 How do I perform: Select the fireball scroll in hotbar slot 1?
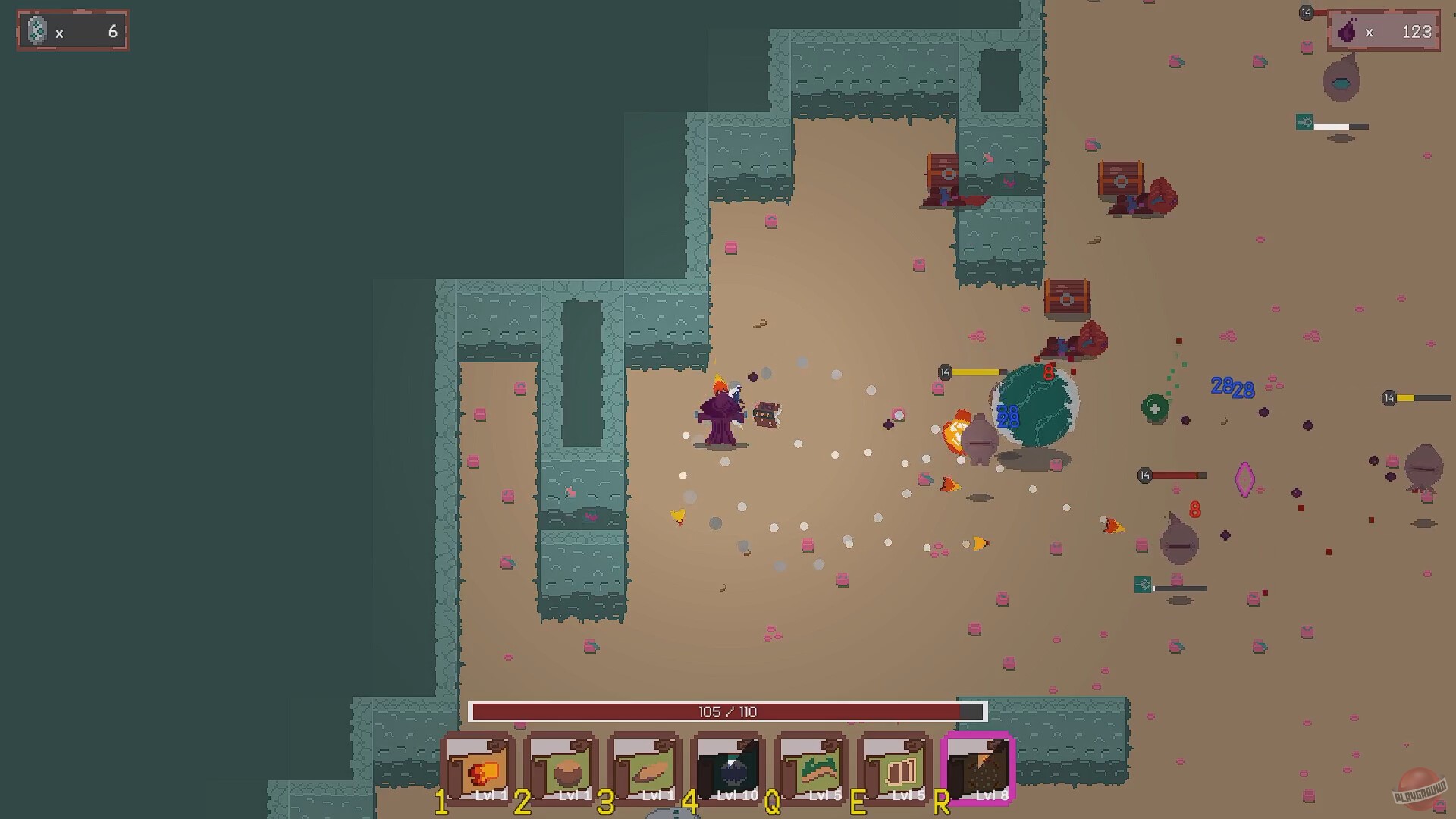479,769
